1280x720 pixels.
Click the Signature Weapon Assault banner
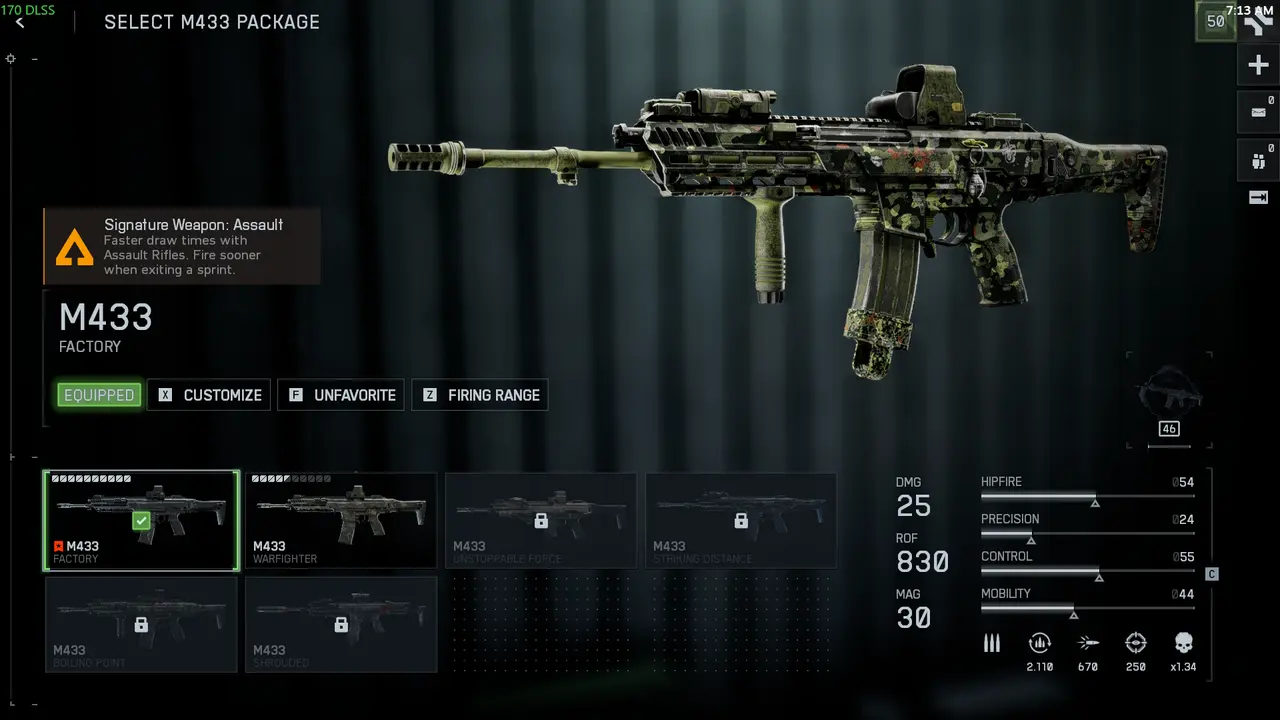click(x=182, y=247)
